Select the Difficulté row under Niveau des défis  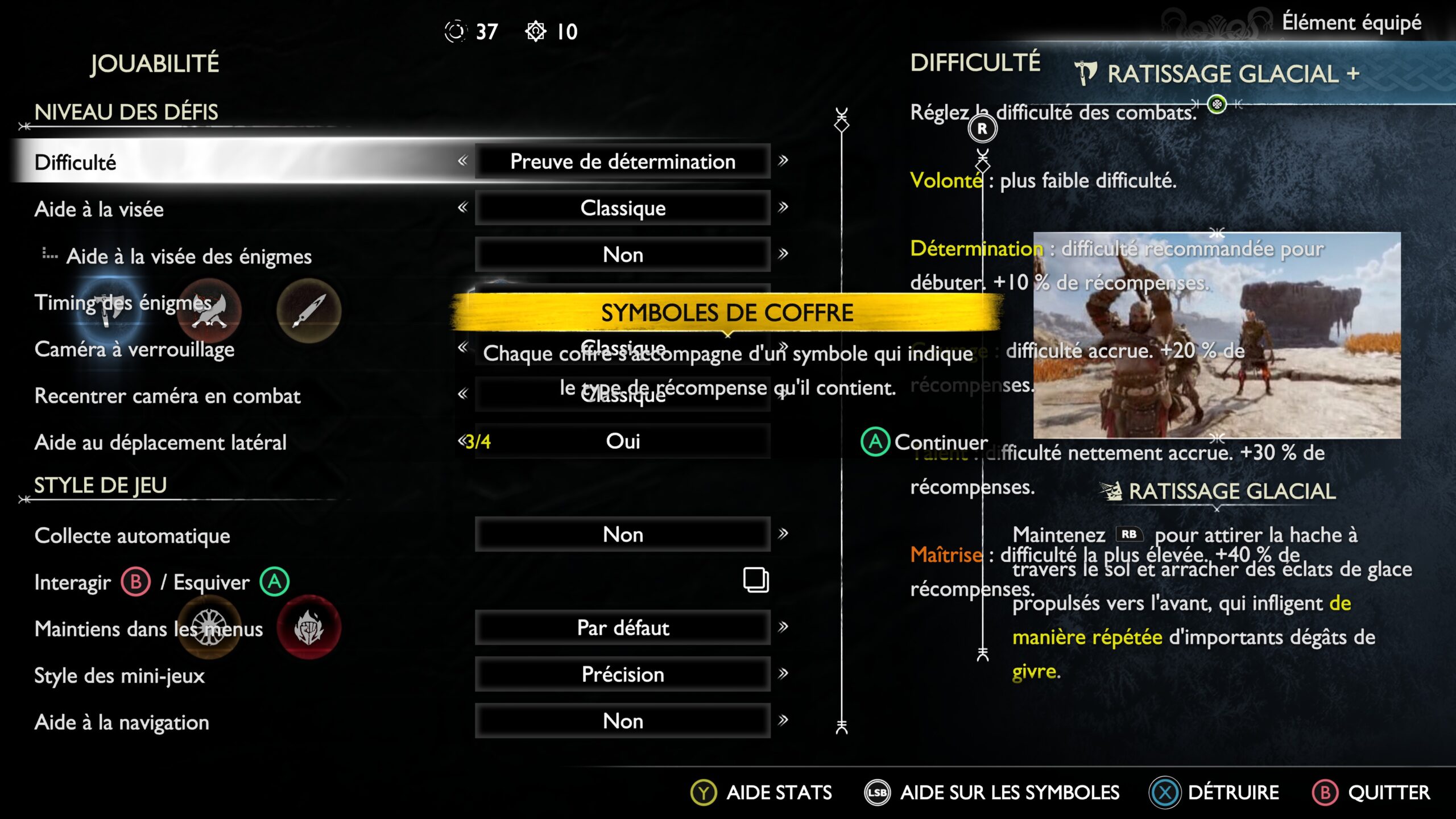tap(74, 163)
